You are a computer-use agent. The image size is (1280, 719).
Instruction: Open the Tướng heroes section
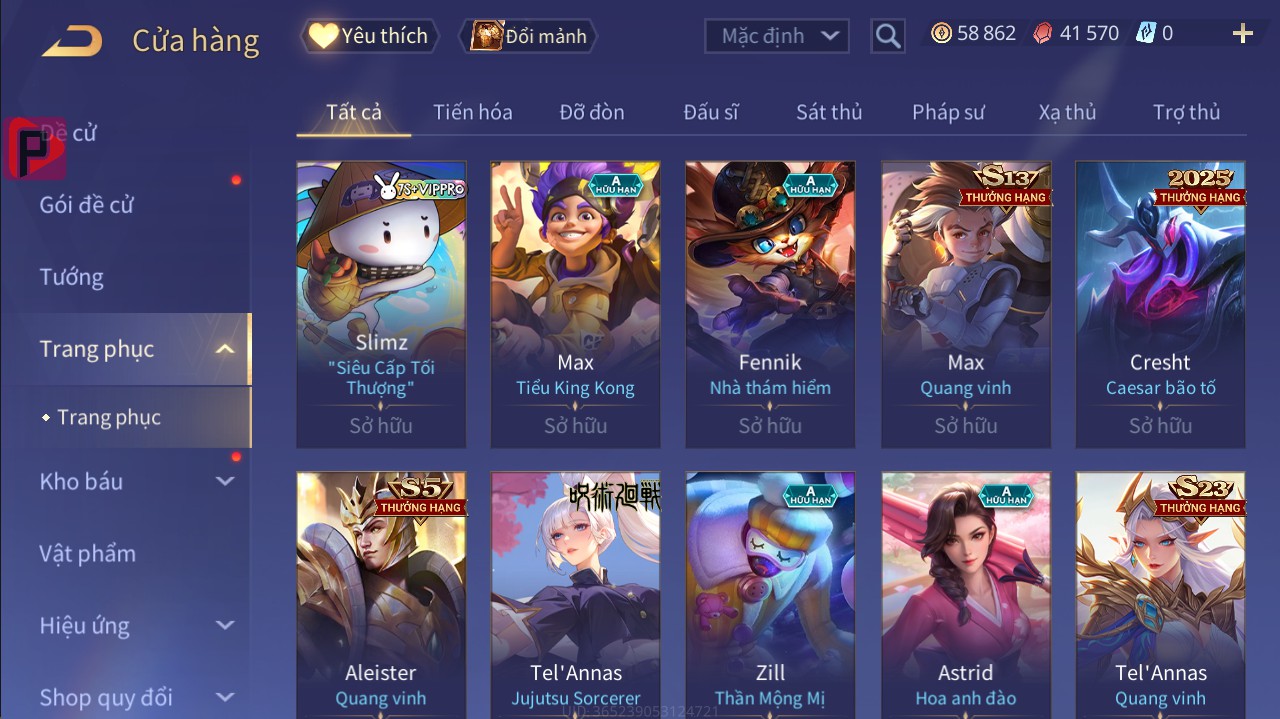[x=71, y=277]
